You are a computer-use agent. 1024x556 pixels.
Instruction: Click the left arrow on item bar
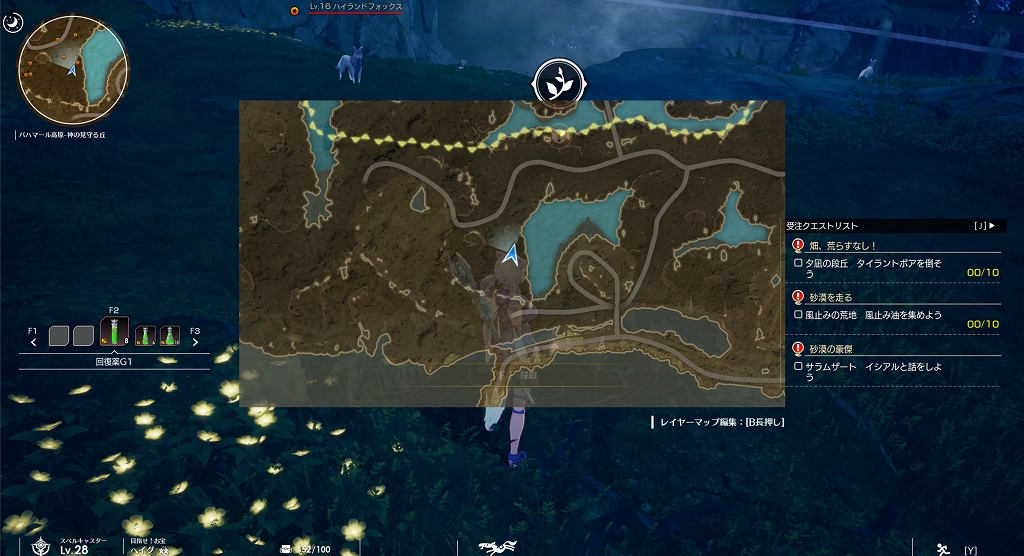[x=34, y=342]
